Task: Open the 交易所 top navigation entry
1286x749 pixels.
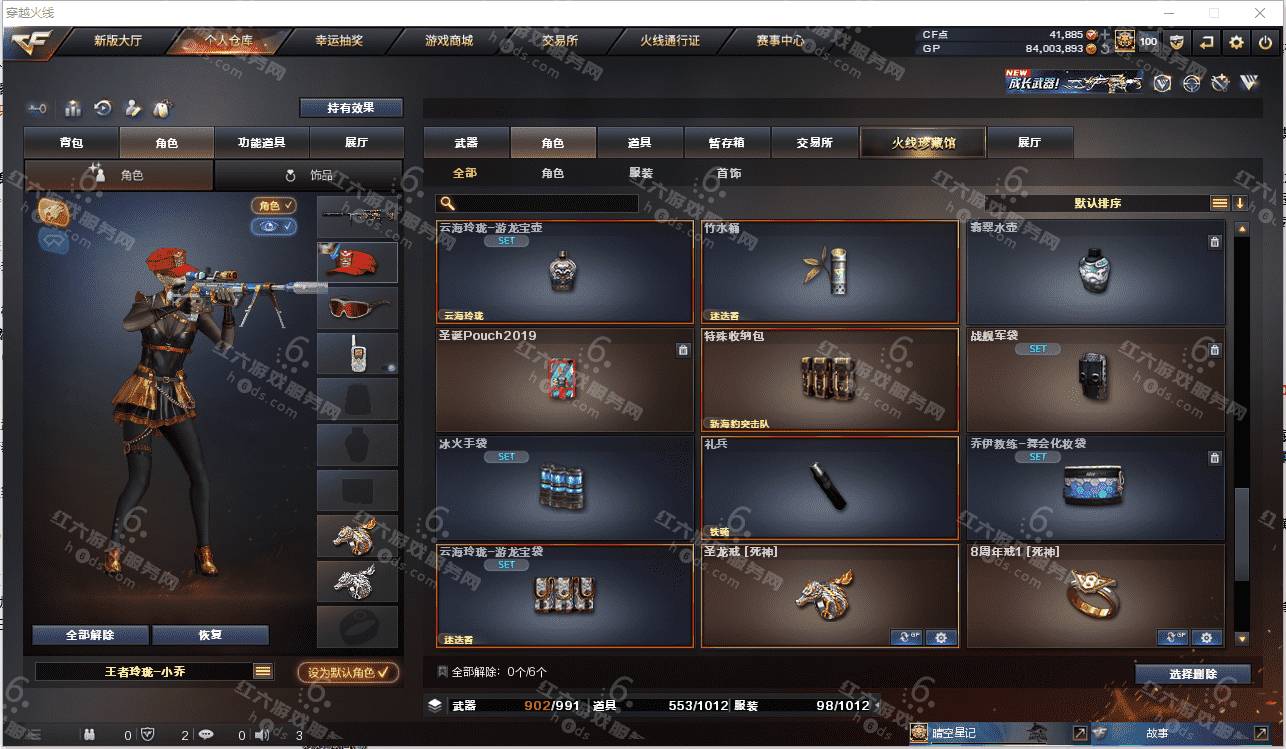Action: pyautogui.click(x=560, y=41)
